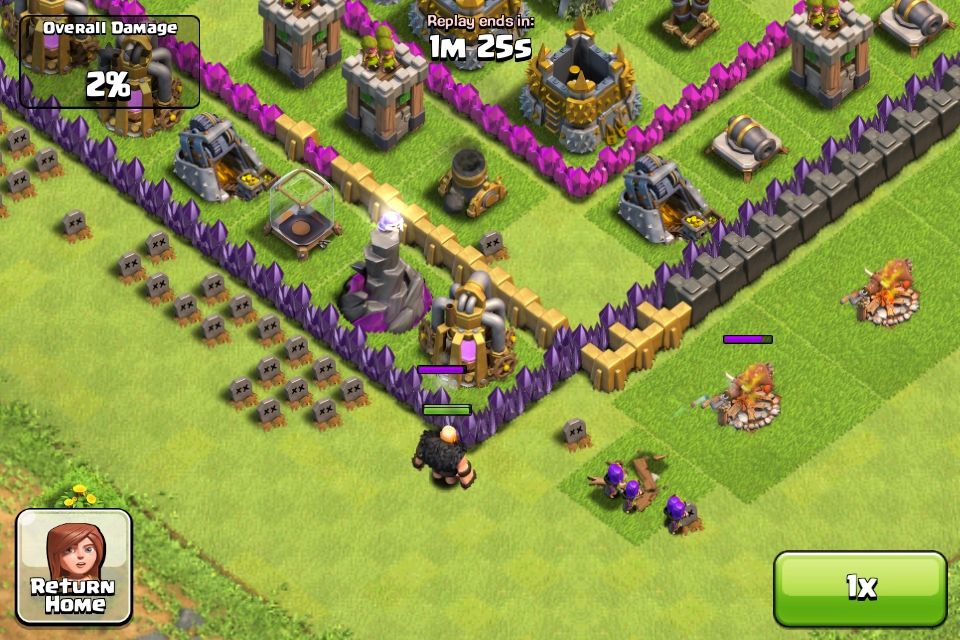Screen dimensions: 960x640
Task: Tap the Return Home button
Action: [x=74, y=566]
